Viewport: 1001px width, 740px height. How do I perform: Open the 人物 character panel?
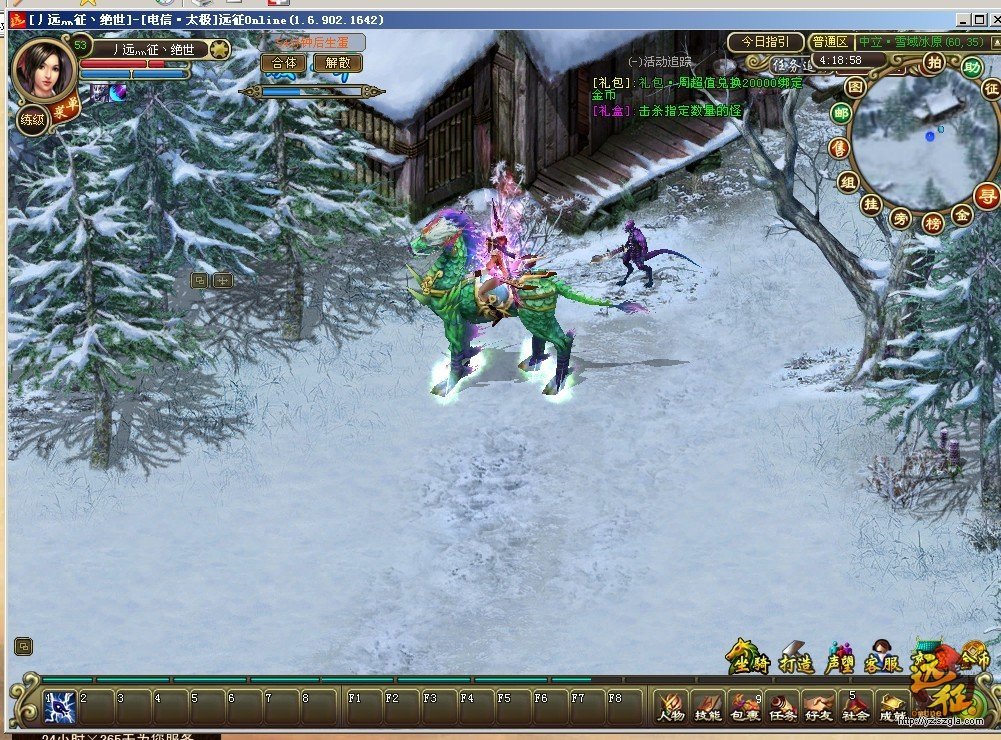671,706
